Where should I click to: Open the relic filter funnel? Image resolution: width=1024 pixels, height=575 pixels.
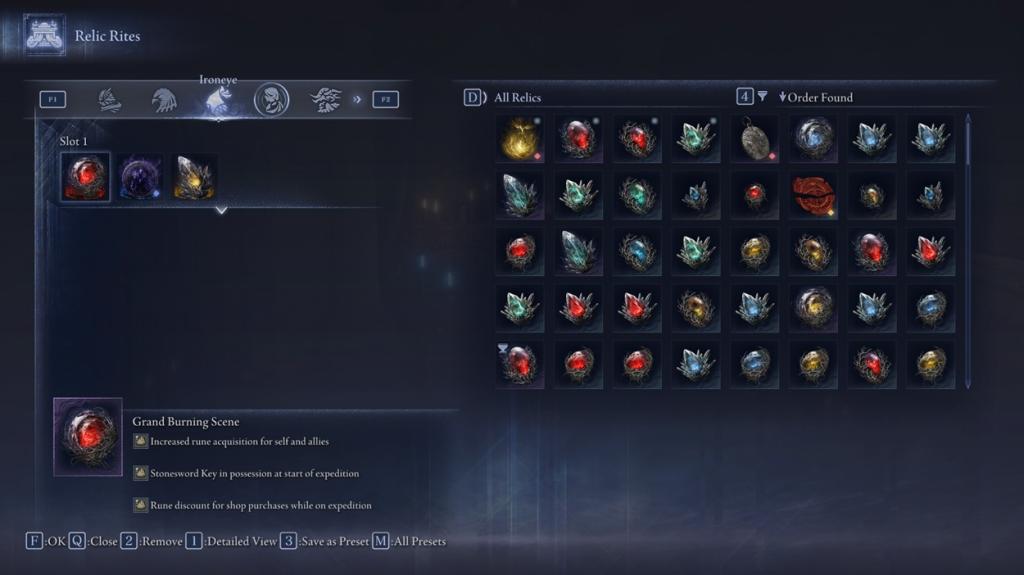(762, 97)
